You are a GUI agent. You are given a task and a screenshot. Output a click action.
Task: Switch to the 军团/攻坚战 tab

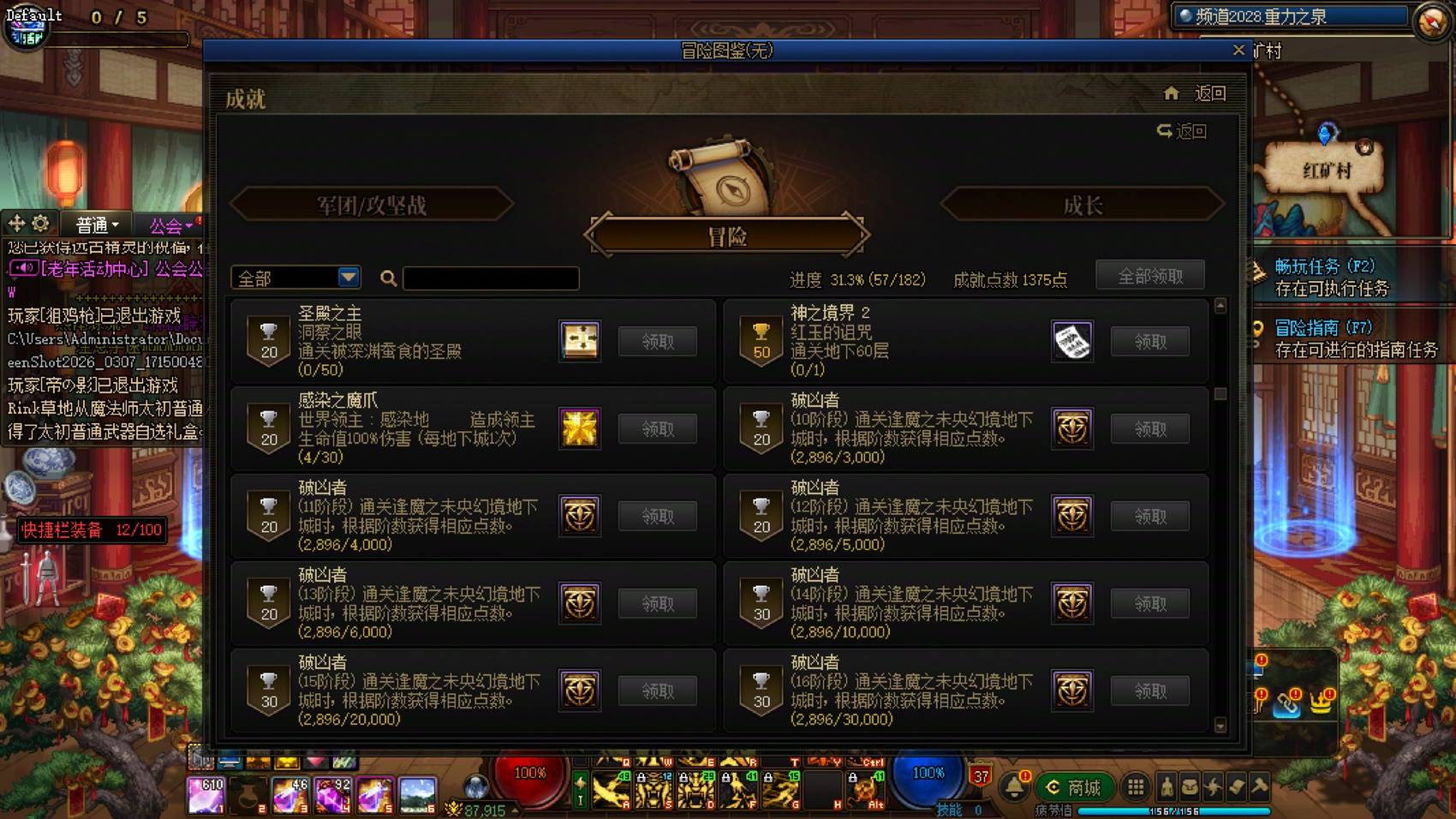coord(373,204)
